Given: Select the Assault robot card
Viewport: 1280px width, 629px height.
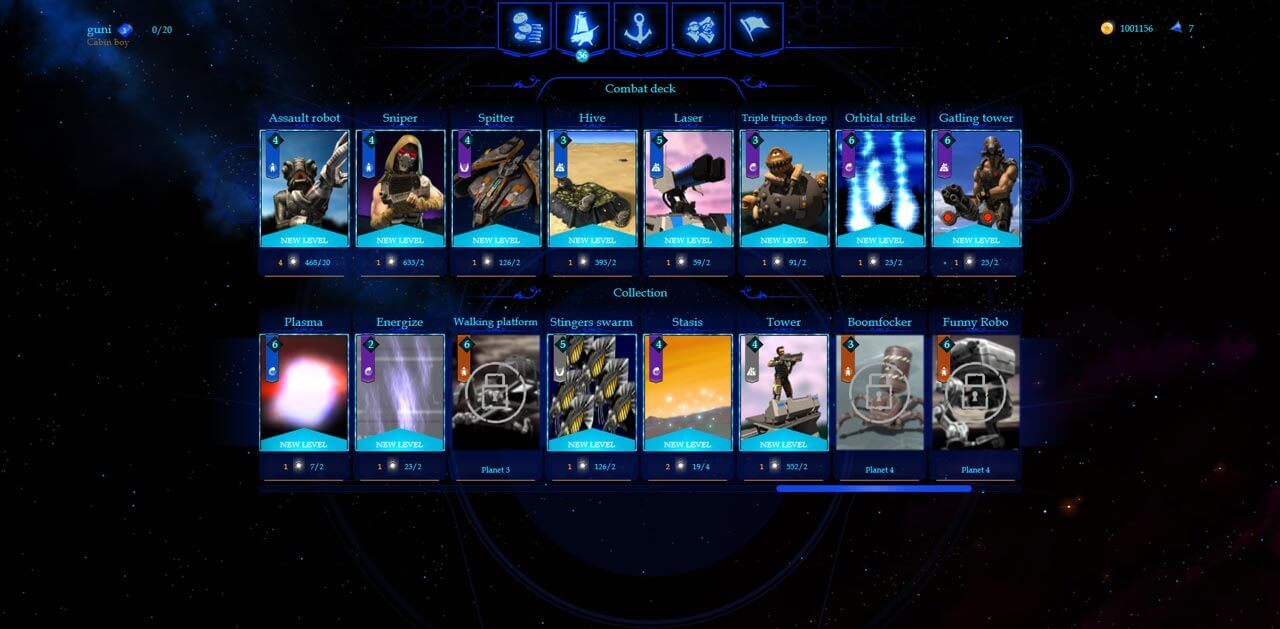Looking at the screenshot, I should click(x=304, y=188).
